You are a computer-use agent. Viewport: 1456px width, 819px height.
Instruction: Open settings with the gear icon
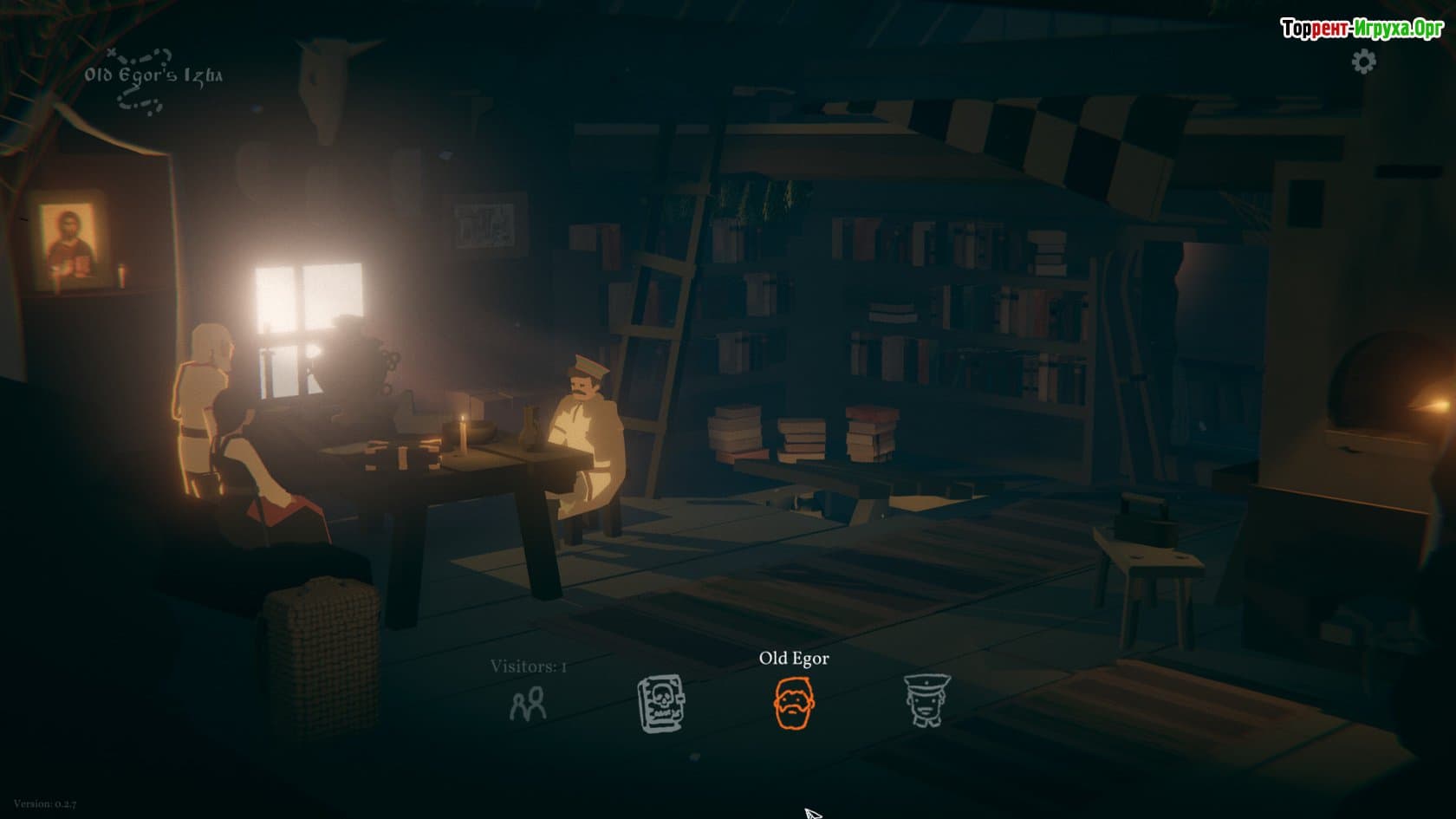(x=1363, y=62)
